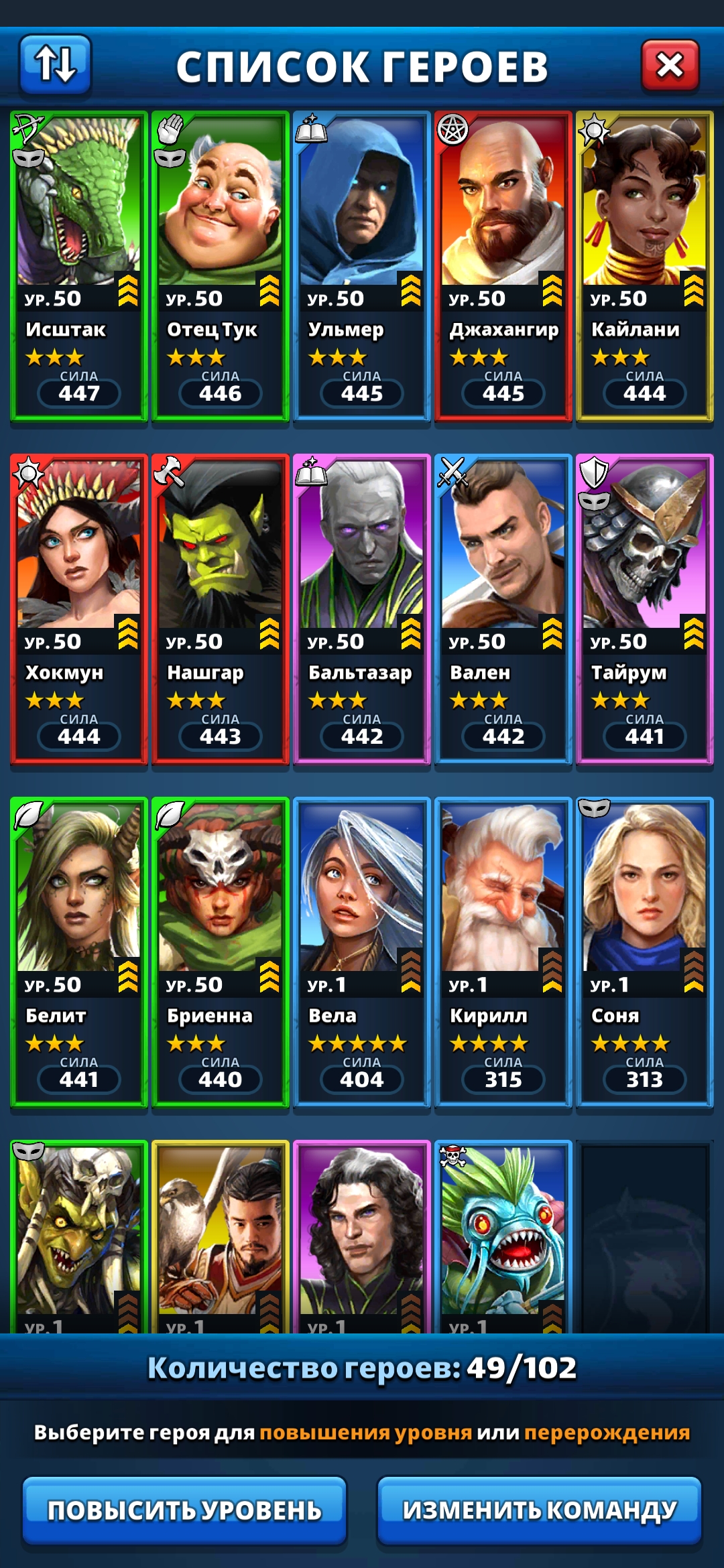The image size is (724, 1568).
Task: Select the hero card Исштак
Action: 79,265
